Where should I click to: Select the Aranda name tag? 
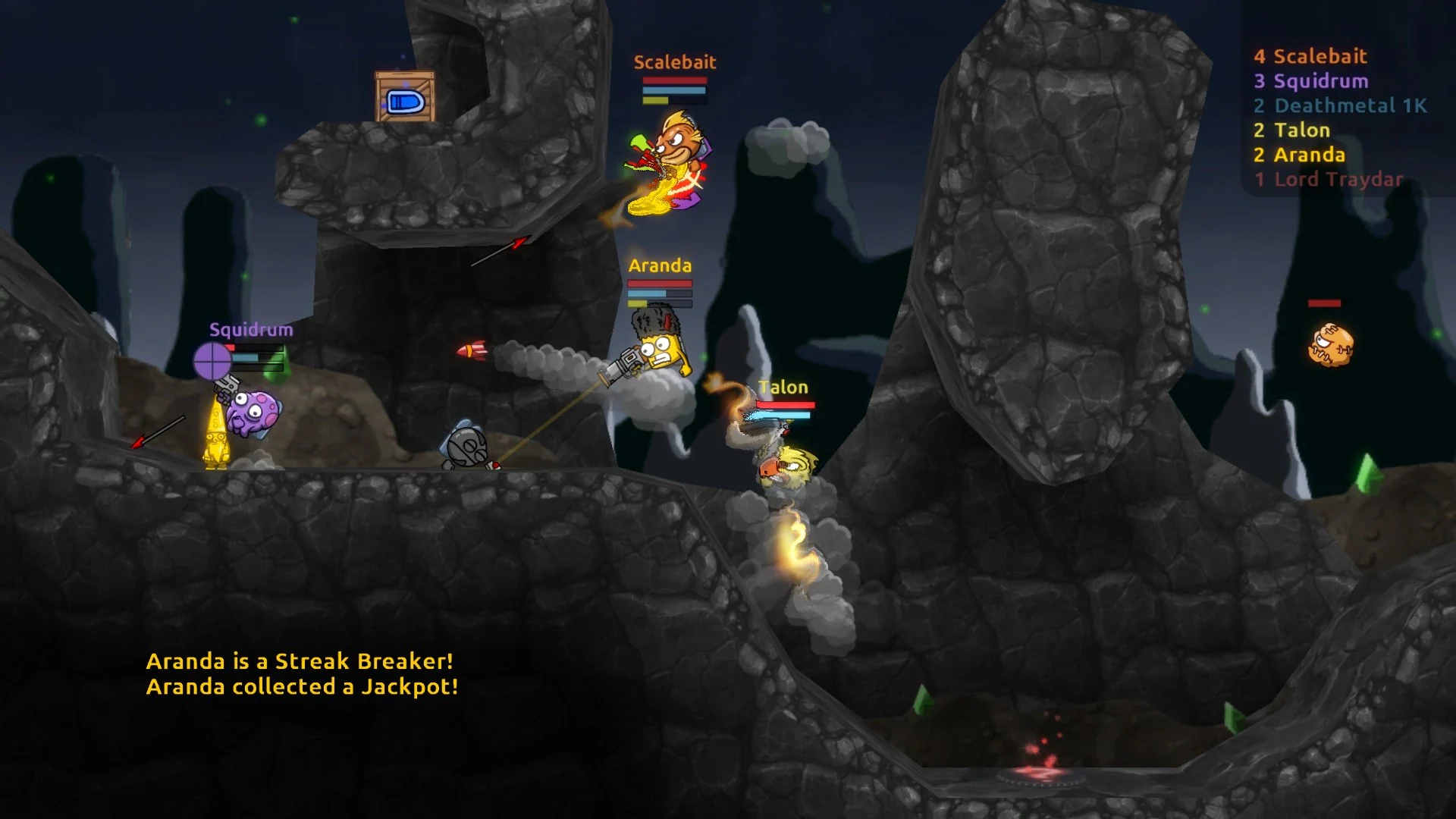click(659, 266)
